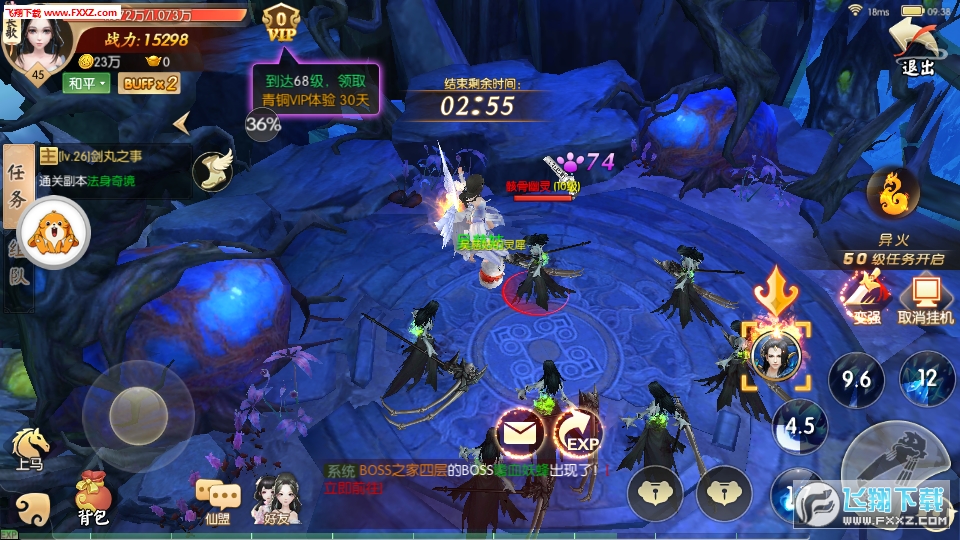Open the 背包 bag

point(93,497)
